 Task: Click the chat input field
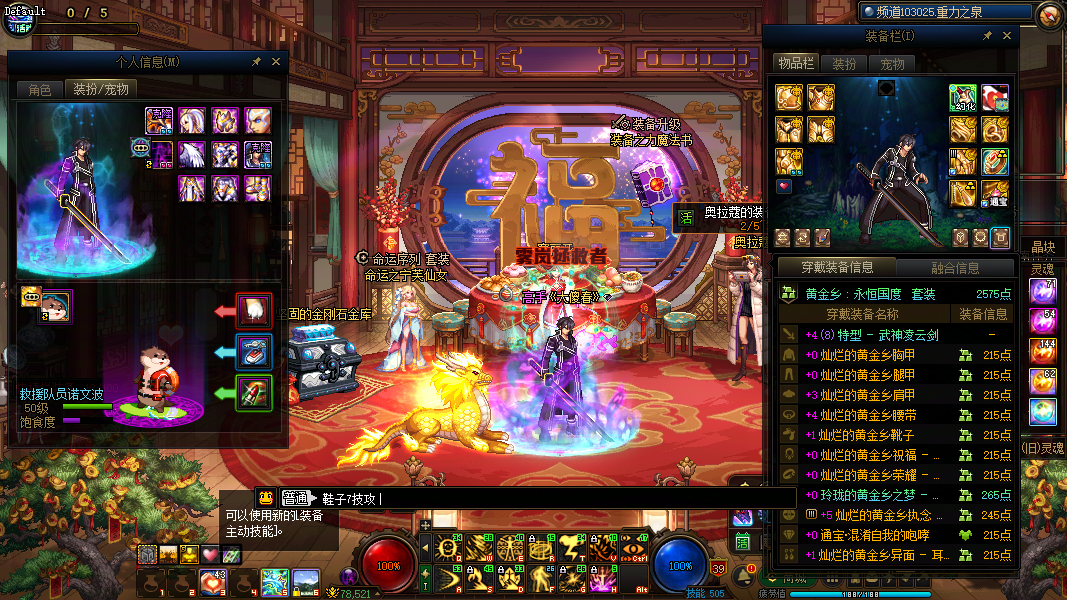pos(550,498)
